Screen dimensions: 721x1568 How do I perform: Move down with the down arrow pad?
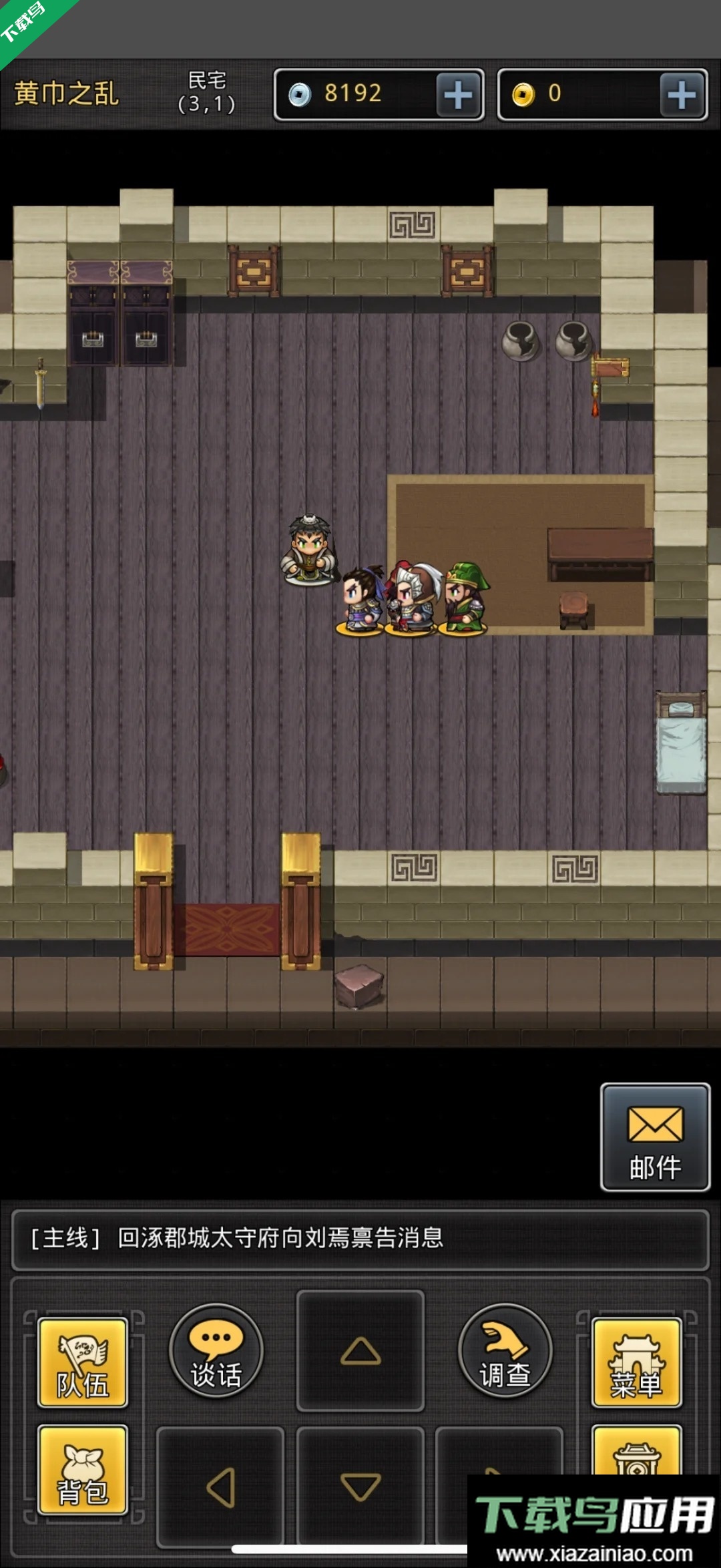(x=360, y=1487)
